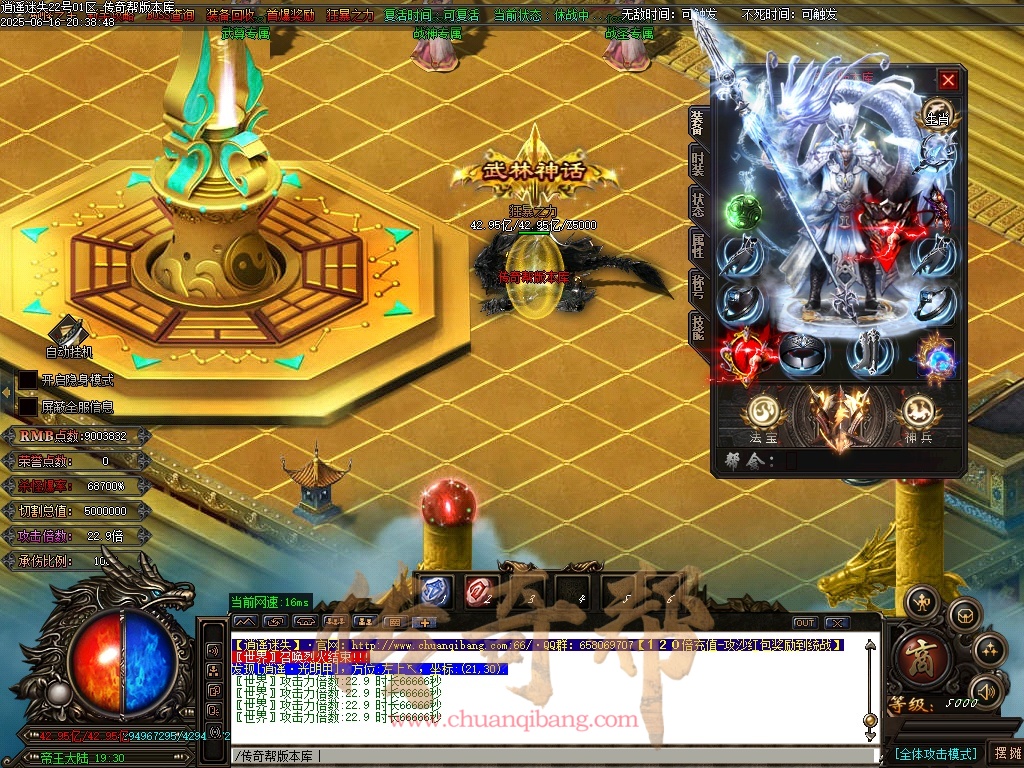Close the character equipment panel

pos(948,80)
